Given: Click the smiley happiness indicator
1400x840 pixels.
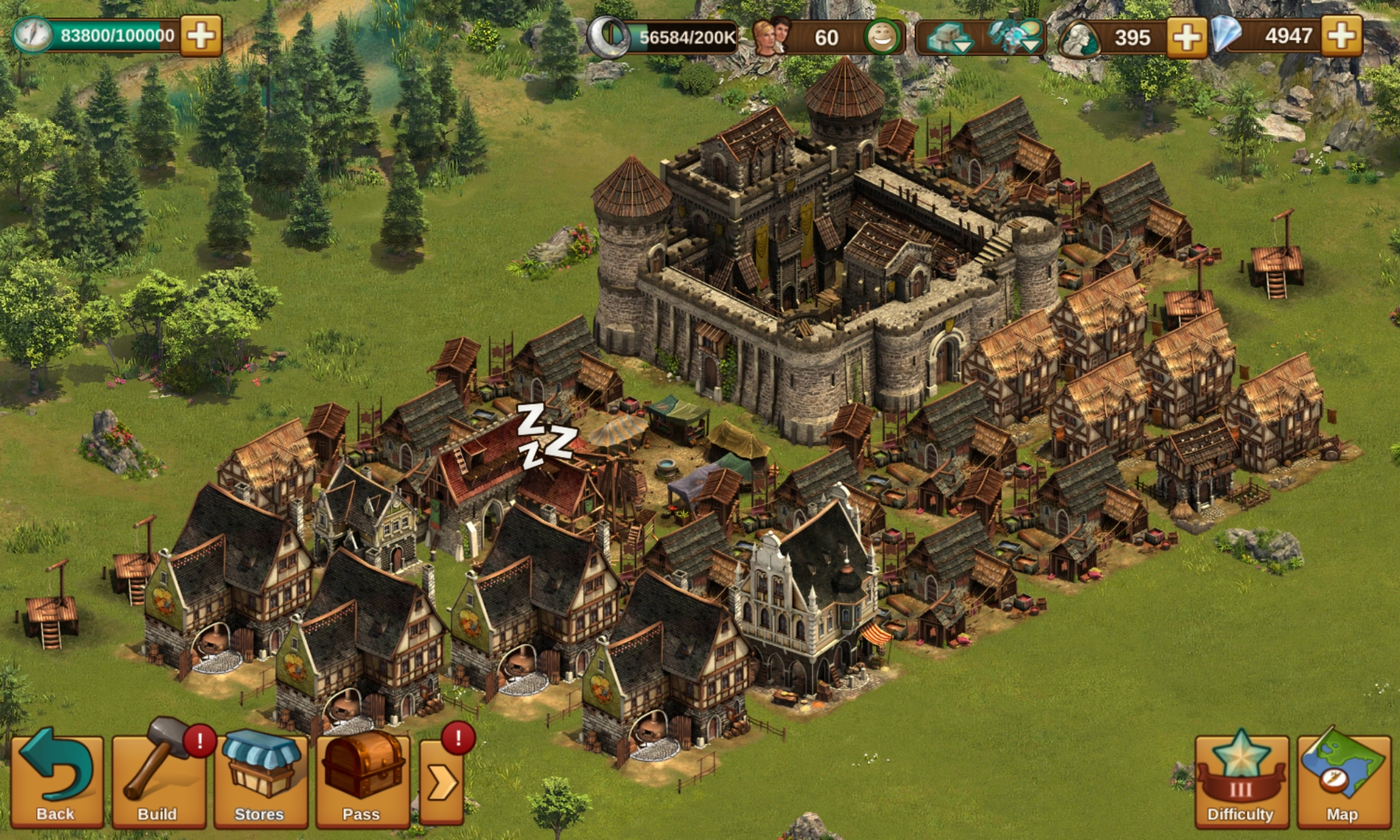Looking at the screenshot, I should click(x=881, y=37).
